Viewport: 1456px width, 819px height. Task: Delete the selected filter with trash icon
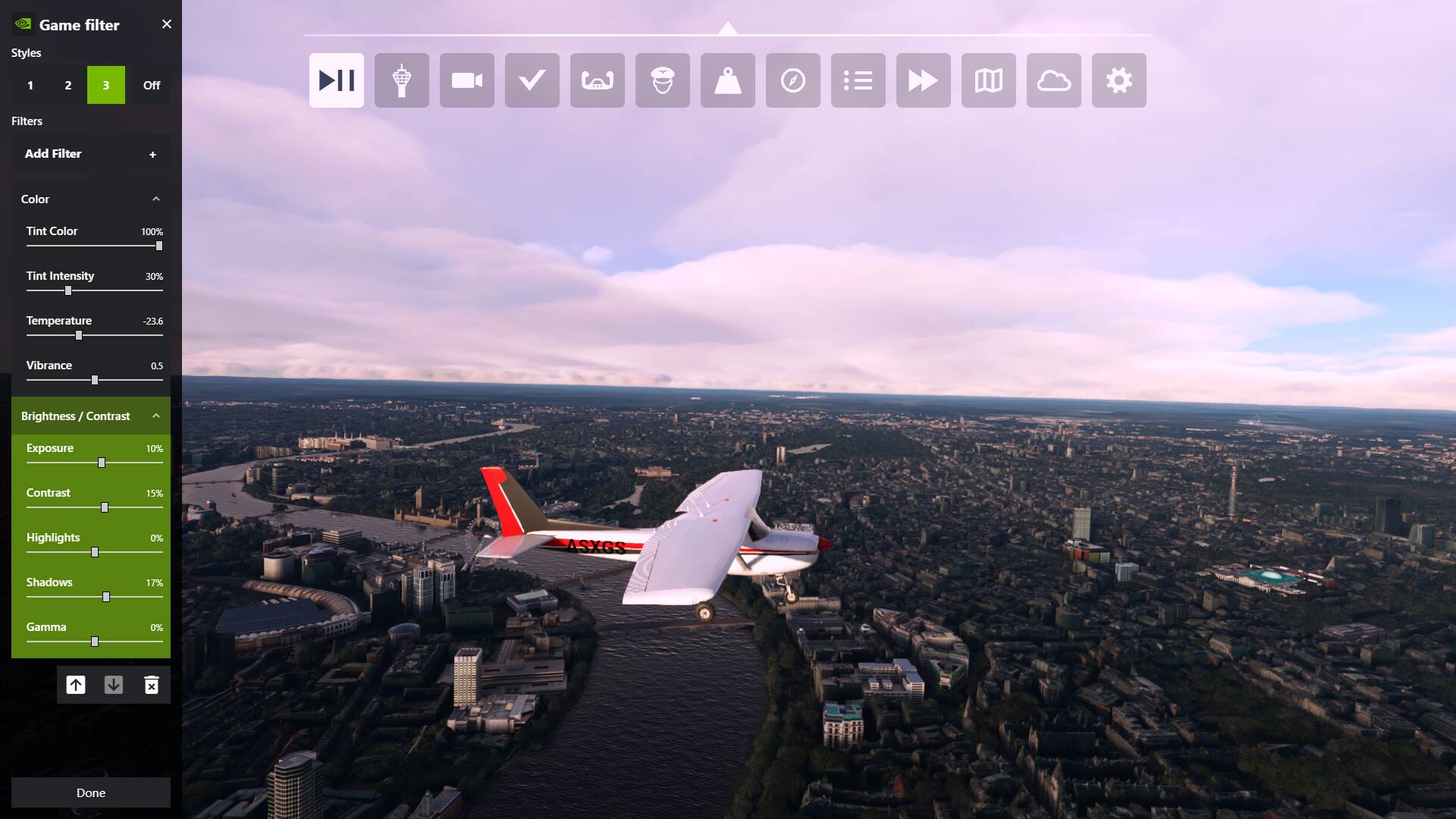[x=152, y=686]
